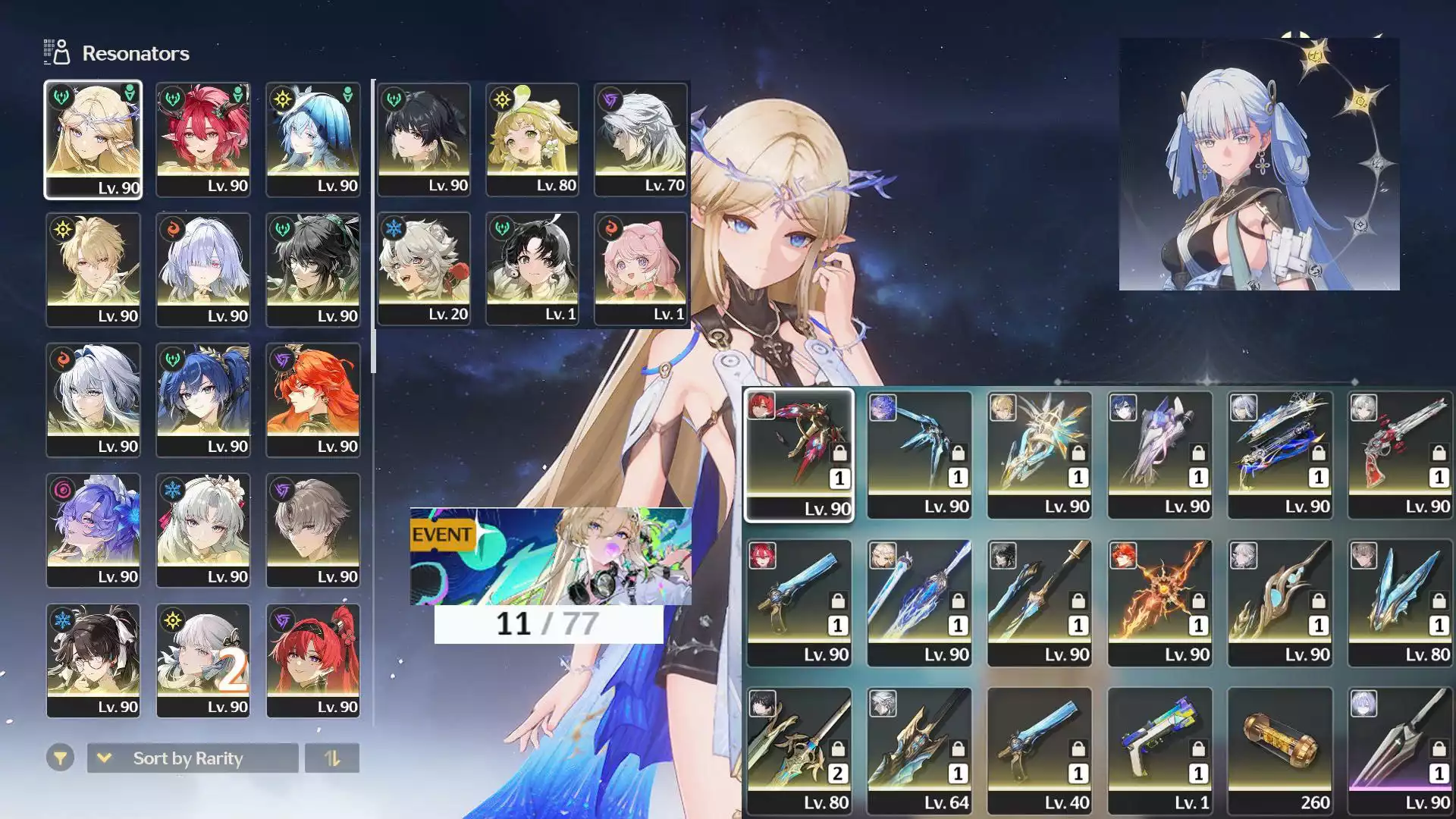The image size is (1456, 819).
Task: Select the blonde crowned resonator tile
Action: coord(93,140)
